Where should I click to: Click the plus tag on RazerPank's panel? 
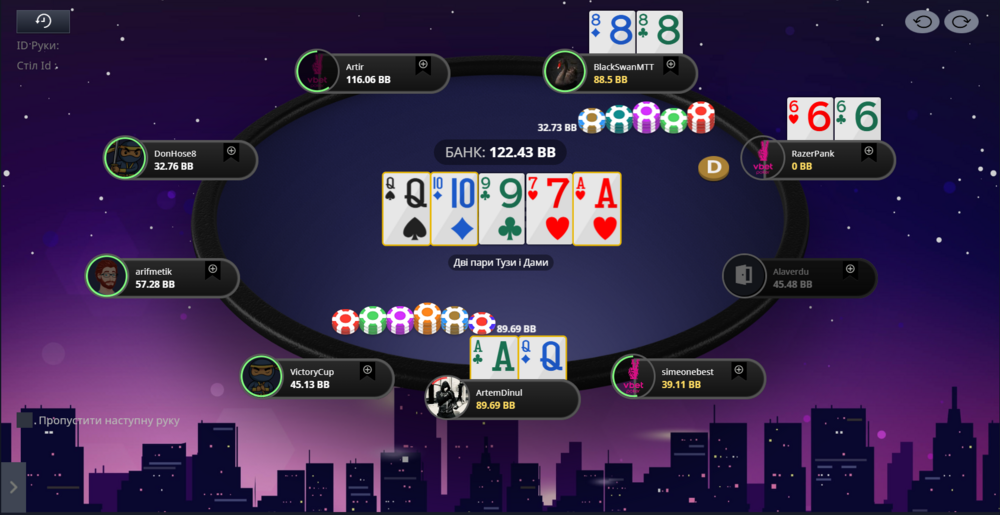(x=868, y=152)
